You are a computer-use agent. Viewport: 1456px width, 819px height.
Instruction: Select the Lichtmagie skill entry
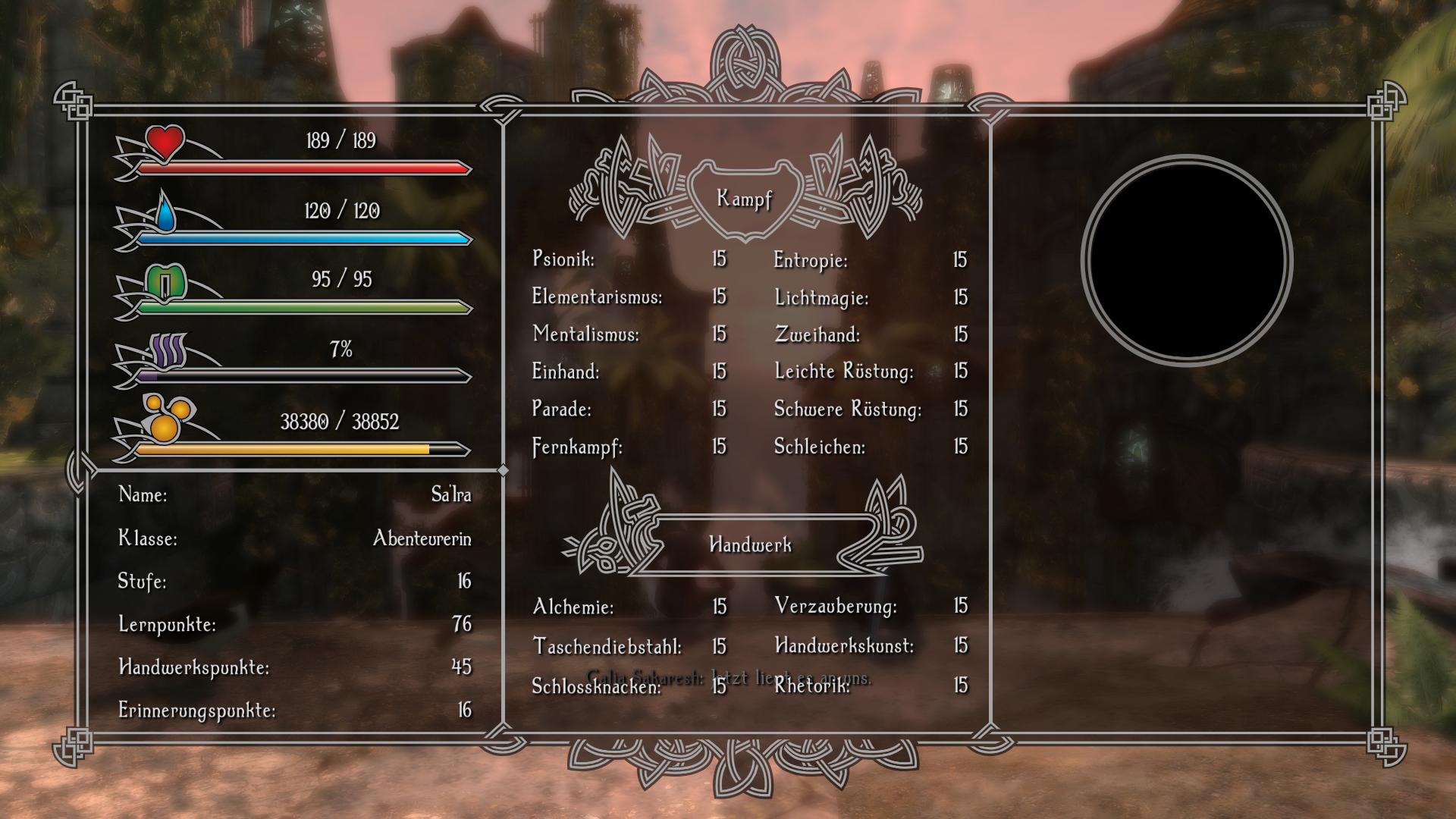821,298
